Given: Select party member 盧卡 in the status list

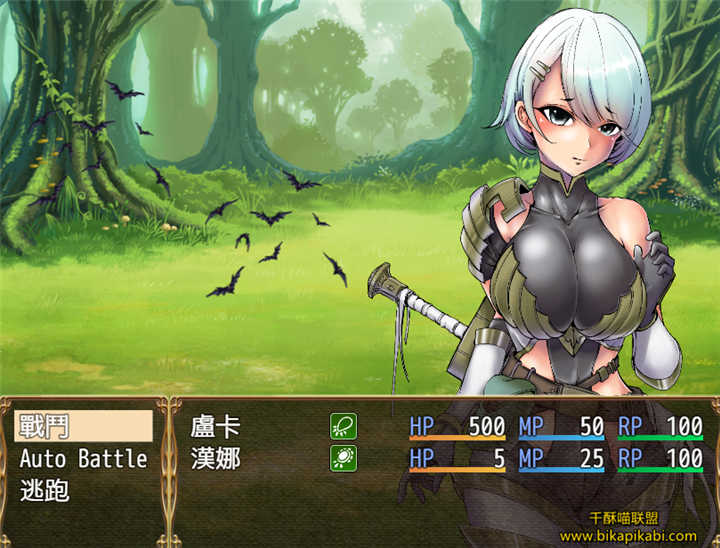Looking at the screenshot, I should 215,427.
